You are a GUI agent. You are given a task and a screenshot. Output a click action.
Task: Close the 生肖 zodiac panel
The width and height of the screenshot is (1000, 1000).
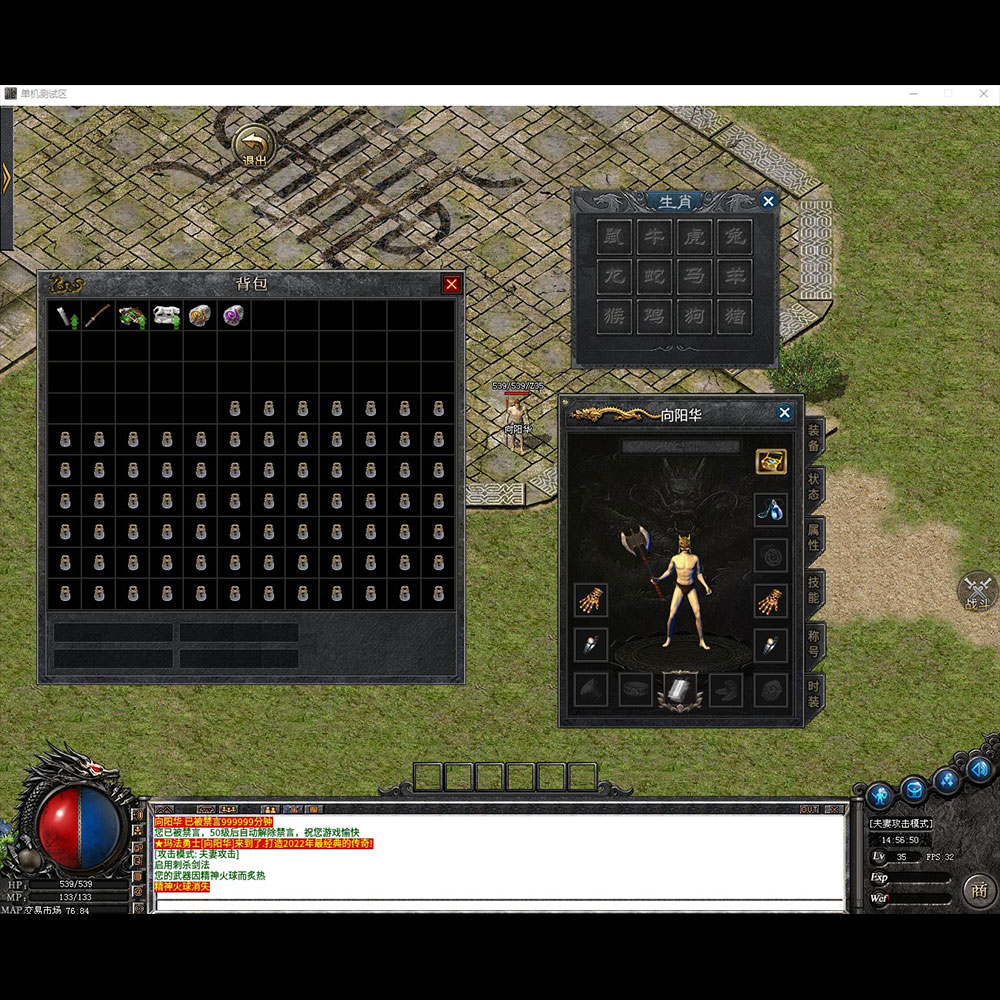(768, 202)
